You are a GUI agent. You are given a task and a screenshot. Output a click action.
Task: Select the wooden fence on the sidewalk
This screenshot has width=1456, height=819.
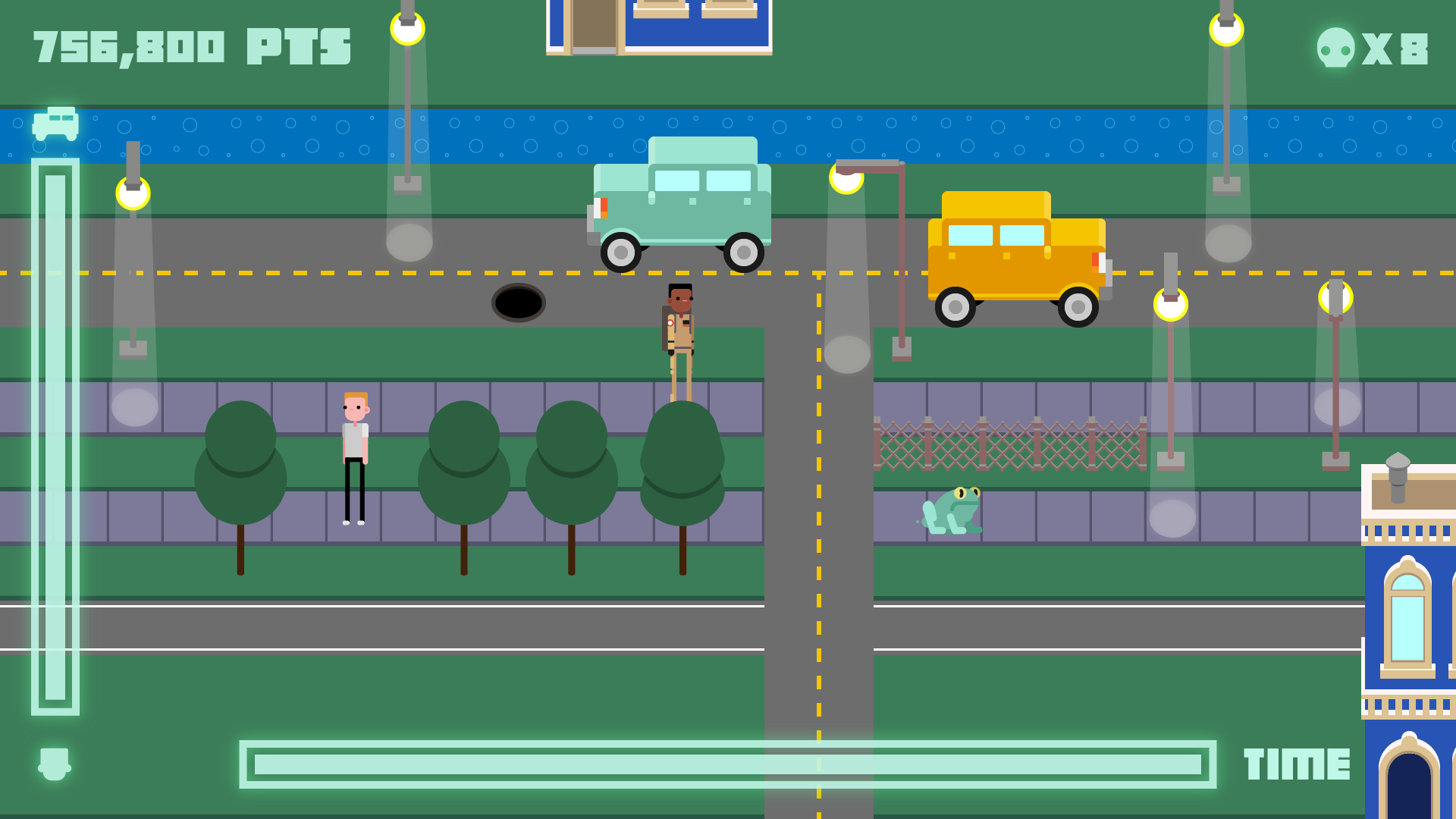[x=1009, y=444]
